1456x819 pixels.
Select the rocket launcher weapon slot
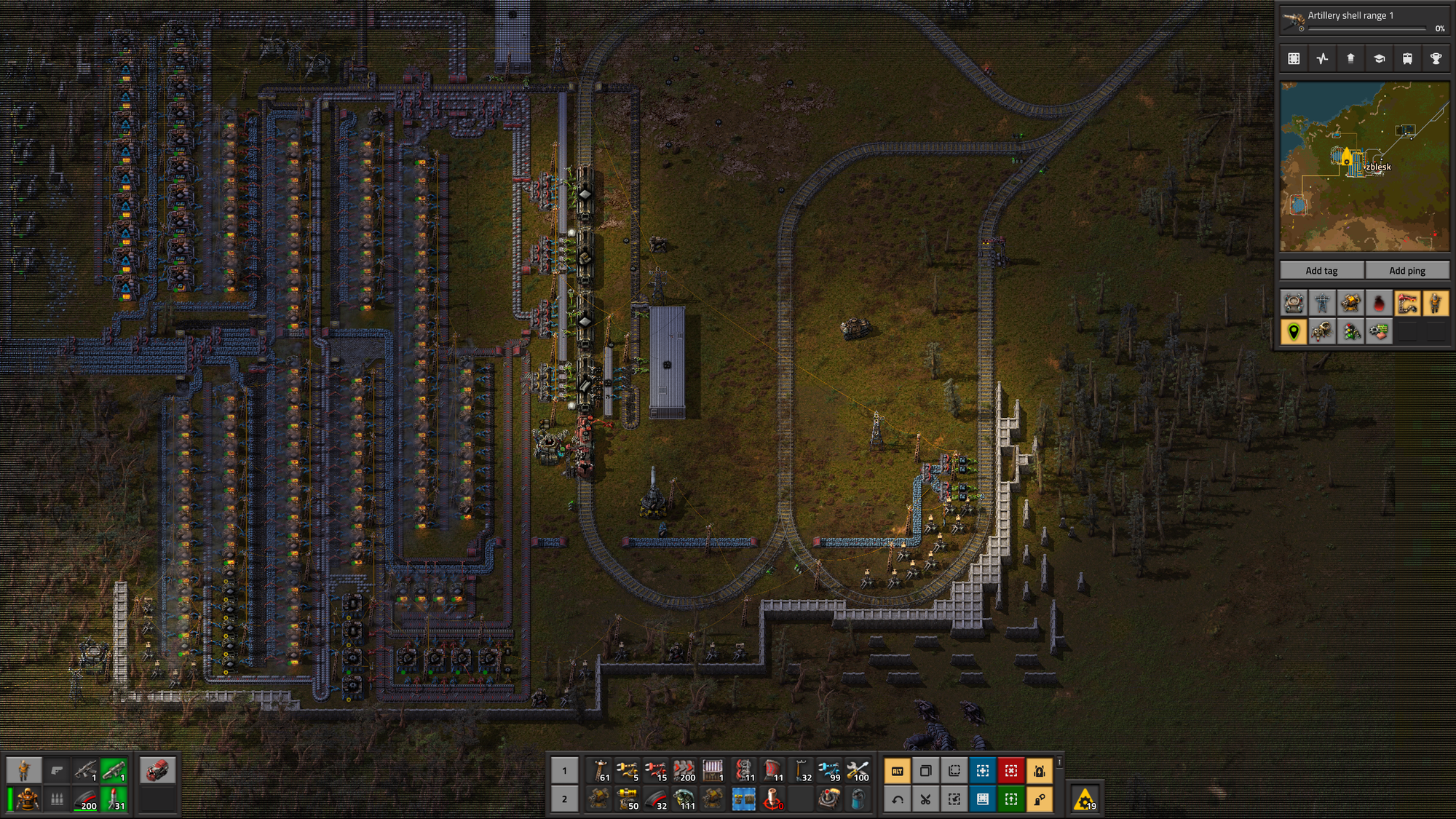114,770
